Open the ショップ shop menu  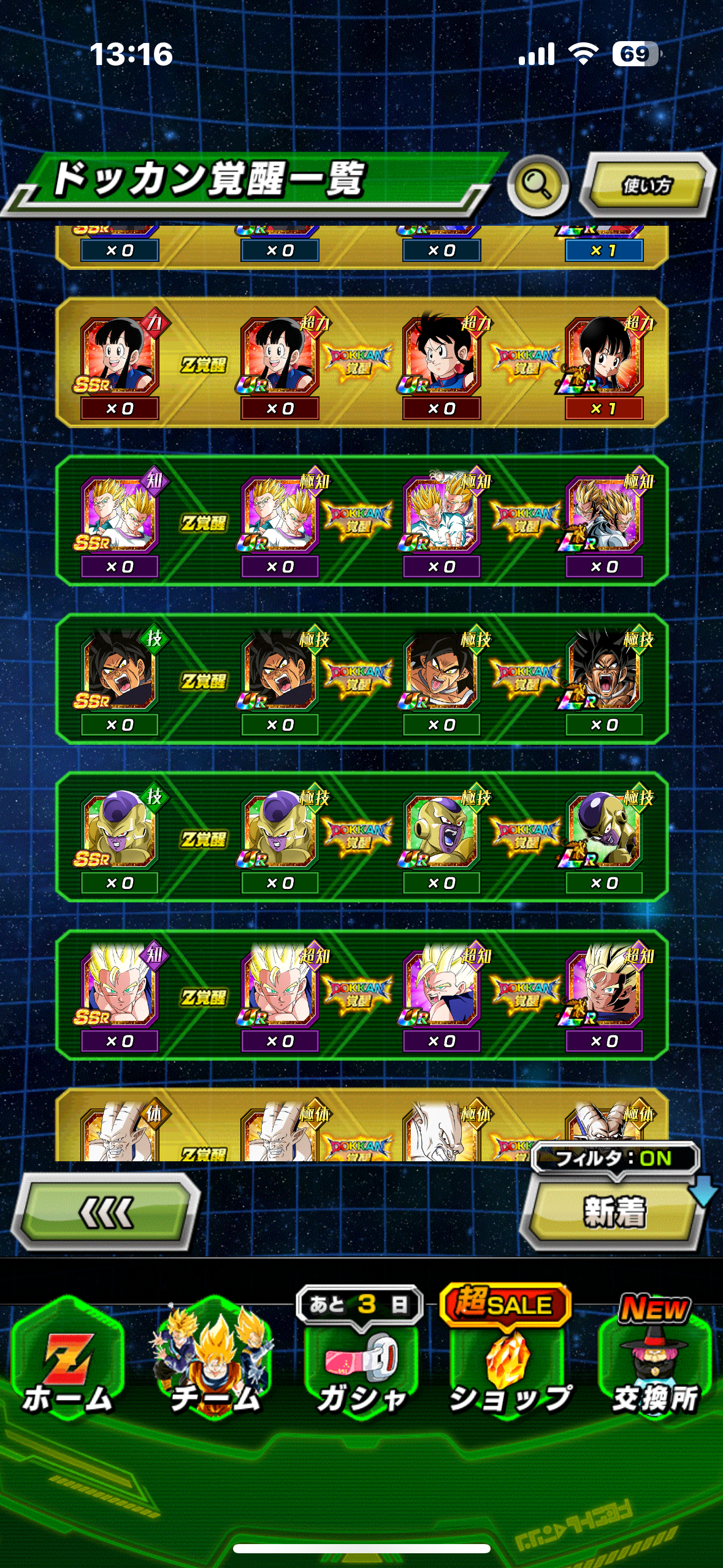[508, 1362]
